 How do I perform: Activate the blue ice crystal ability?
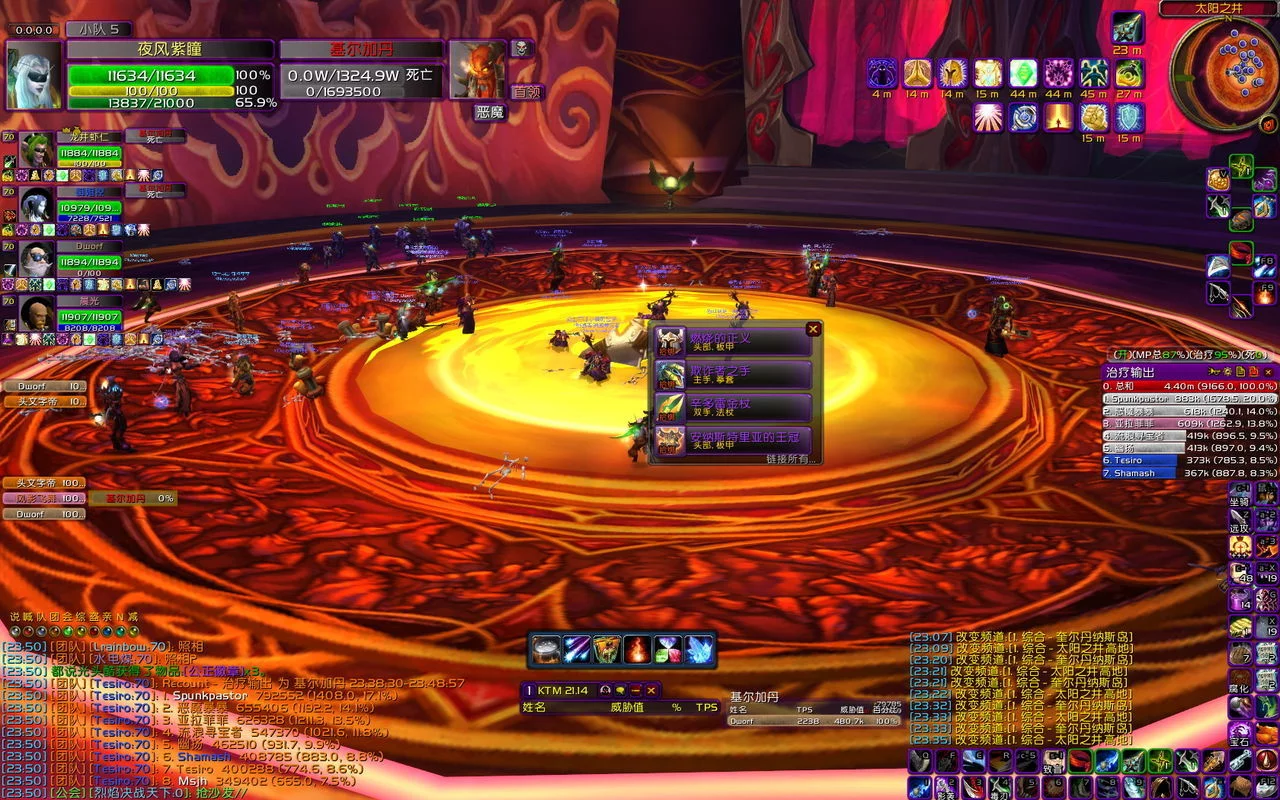click(699, 650)
